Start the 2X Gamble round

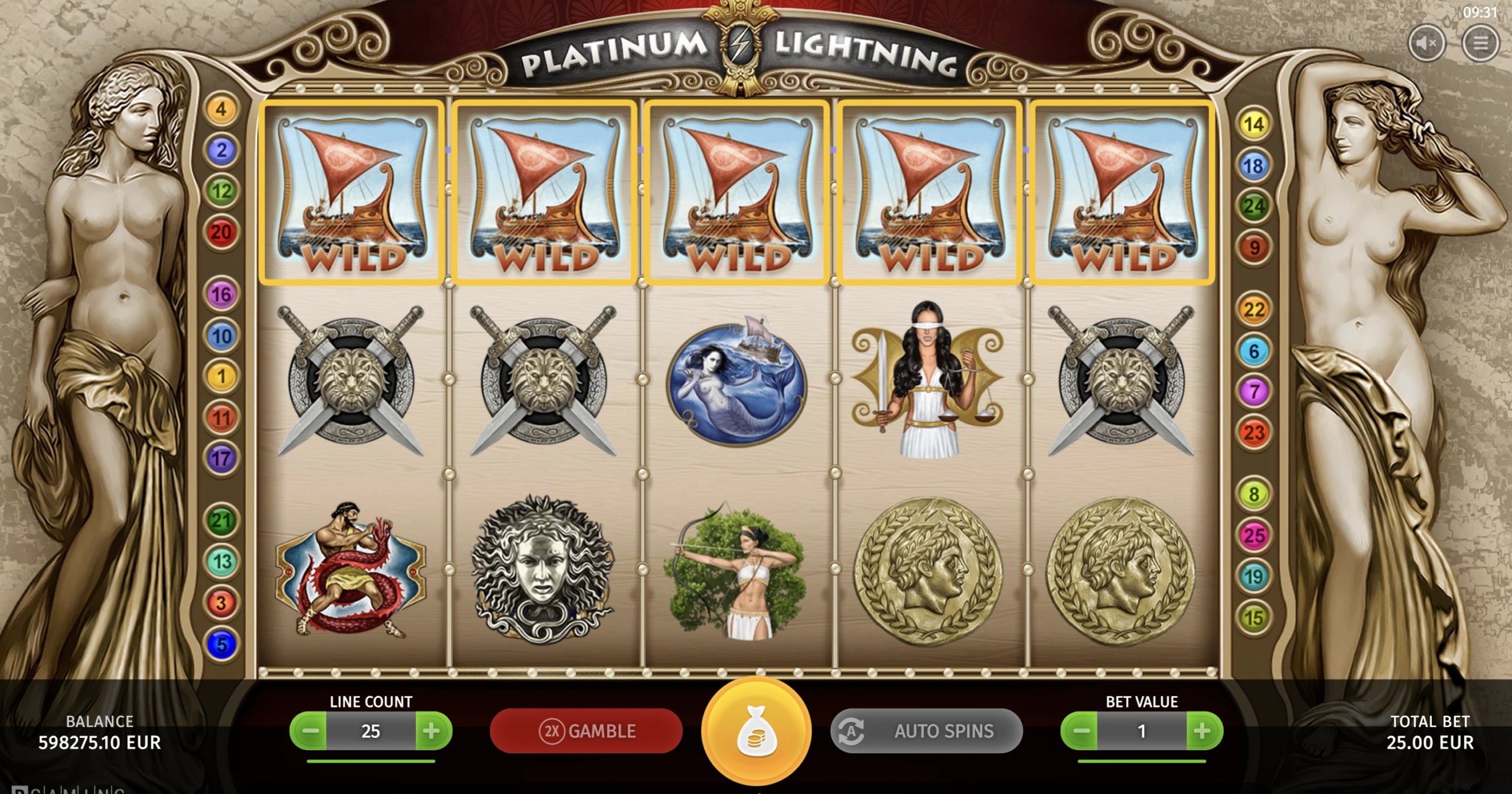click(x=586, y=731)
